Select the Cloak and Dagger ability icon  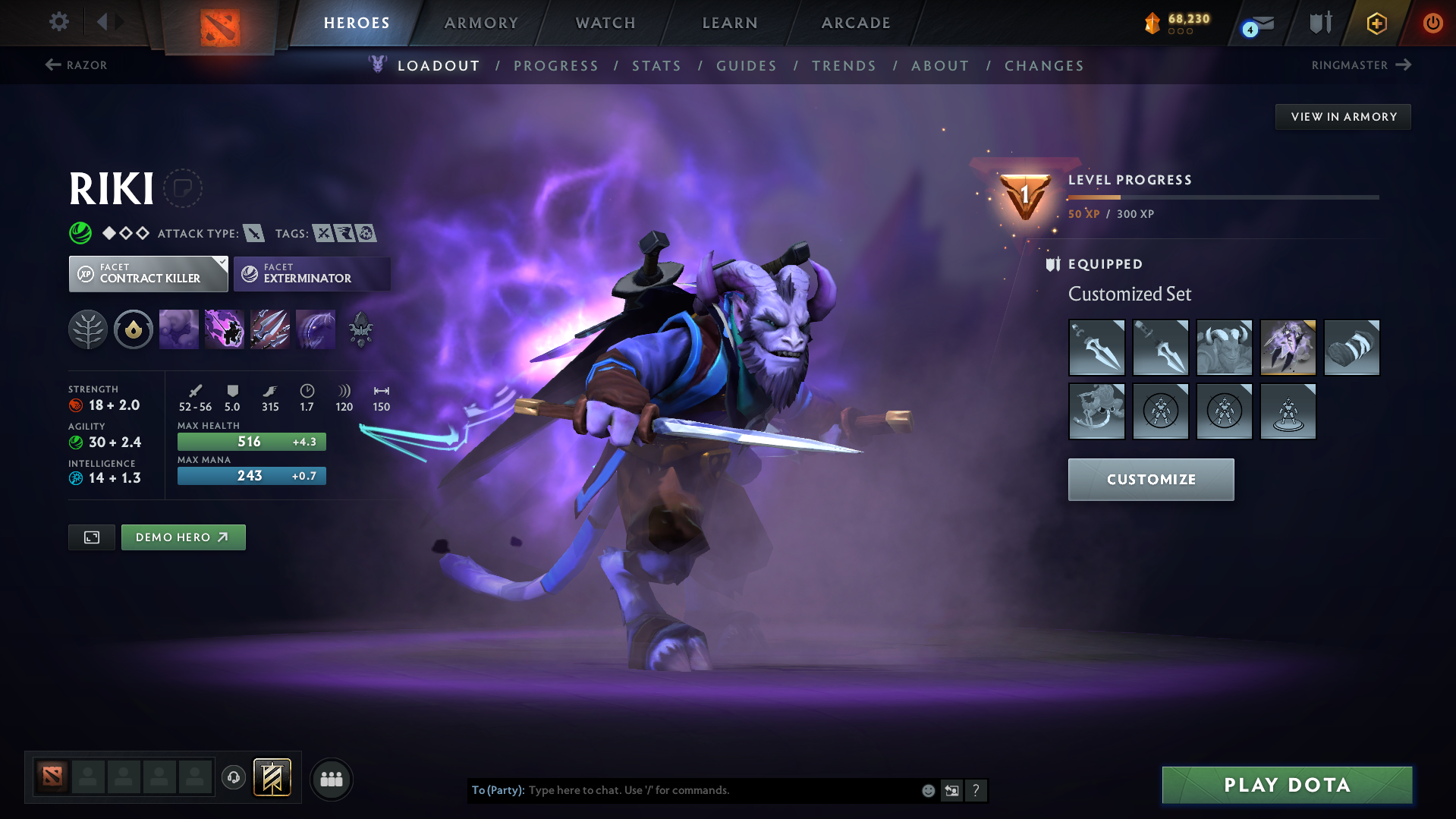[316, 329]
